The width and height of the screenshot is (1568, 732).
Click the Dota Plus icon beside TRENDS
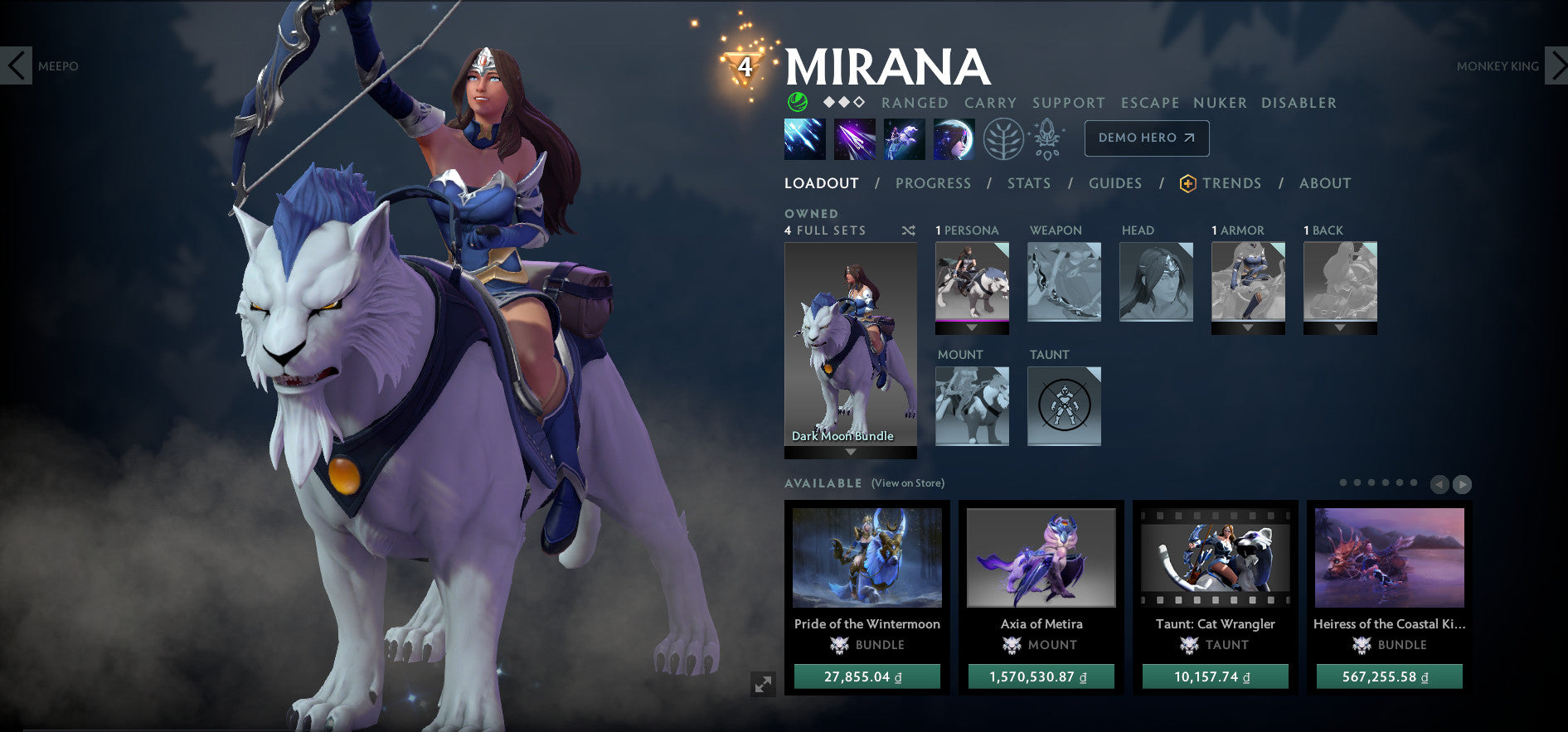1187,183
